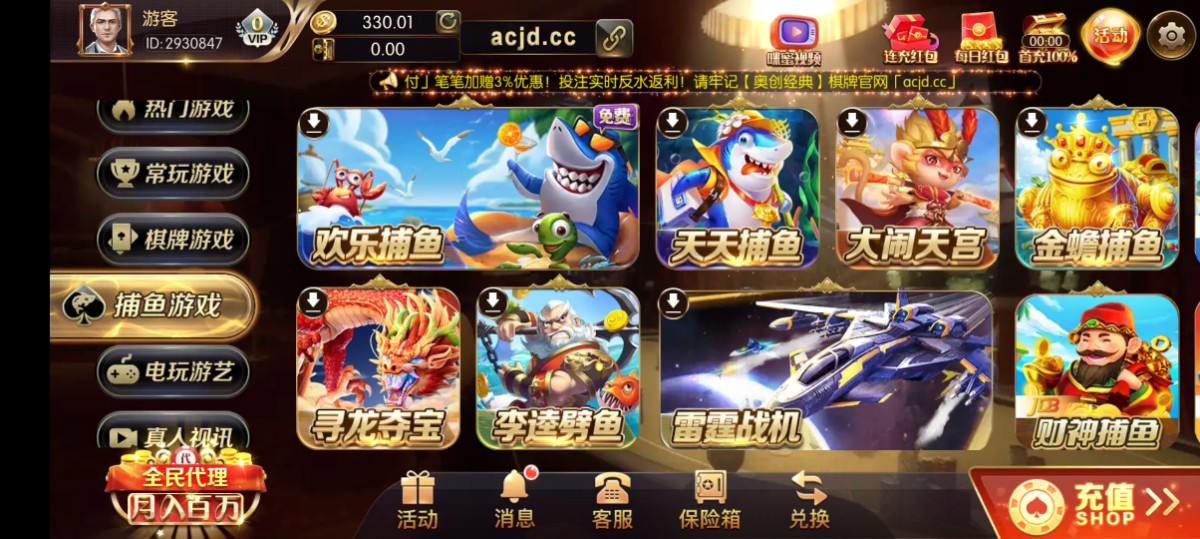Select the 李逵劈鱼 game tile

[x=558, y=369]
